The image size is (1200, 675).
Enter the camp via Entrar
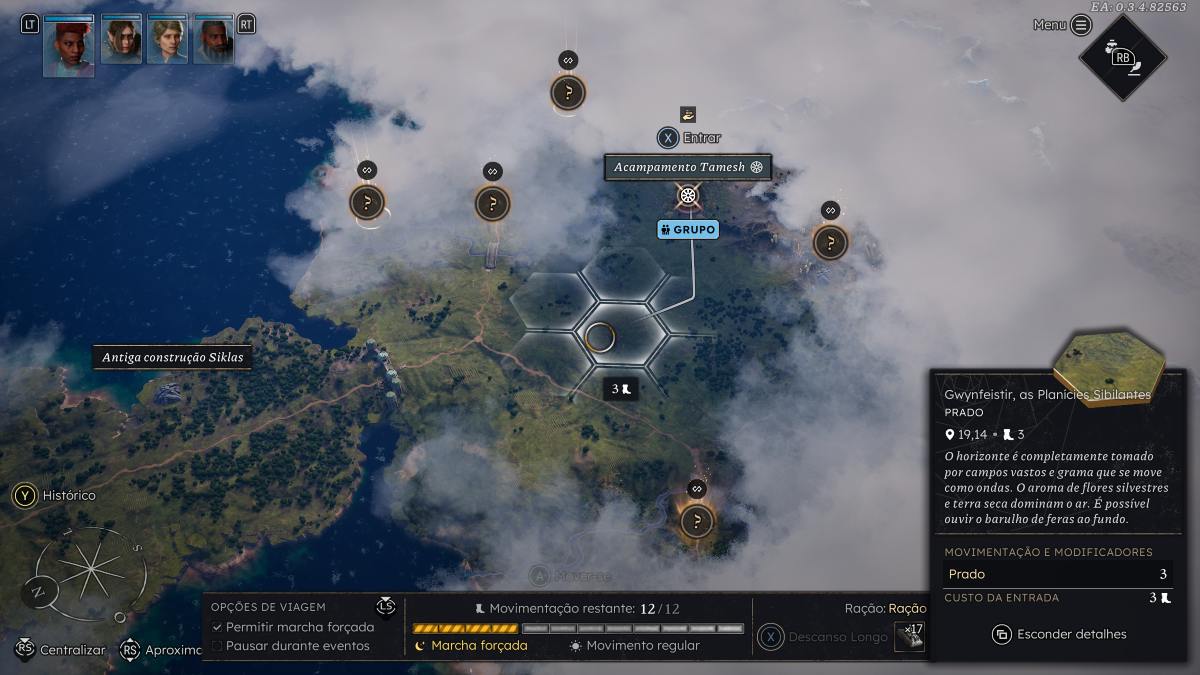(688, 138)
